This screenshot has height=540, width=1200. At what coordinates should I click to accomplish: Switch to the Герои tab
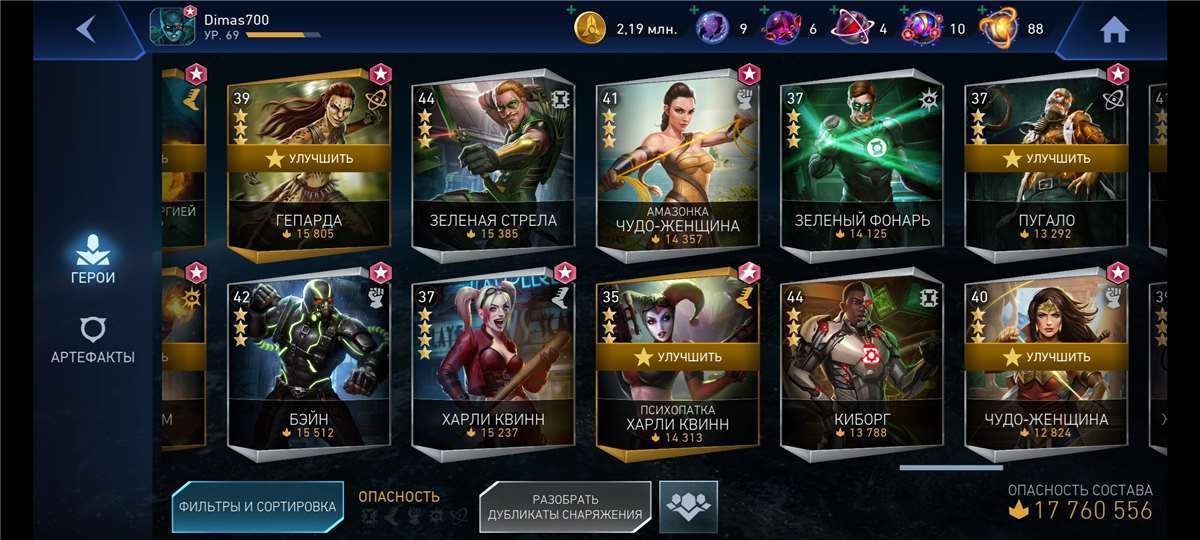[91, 260]
